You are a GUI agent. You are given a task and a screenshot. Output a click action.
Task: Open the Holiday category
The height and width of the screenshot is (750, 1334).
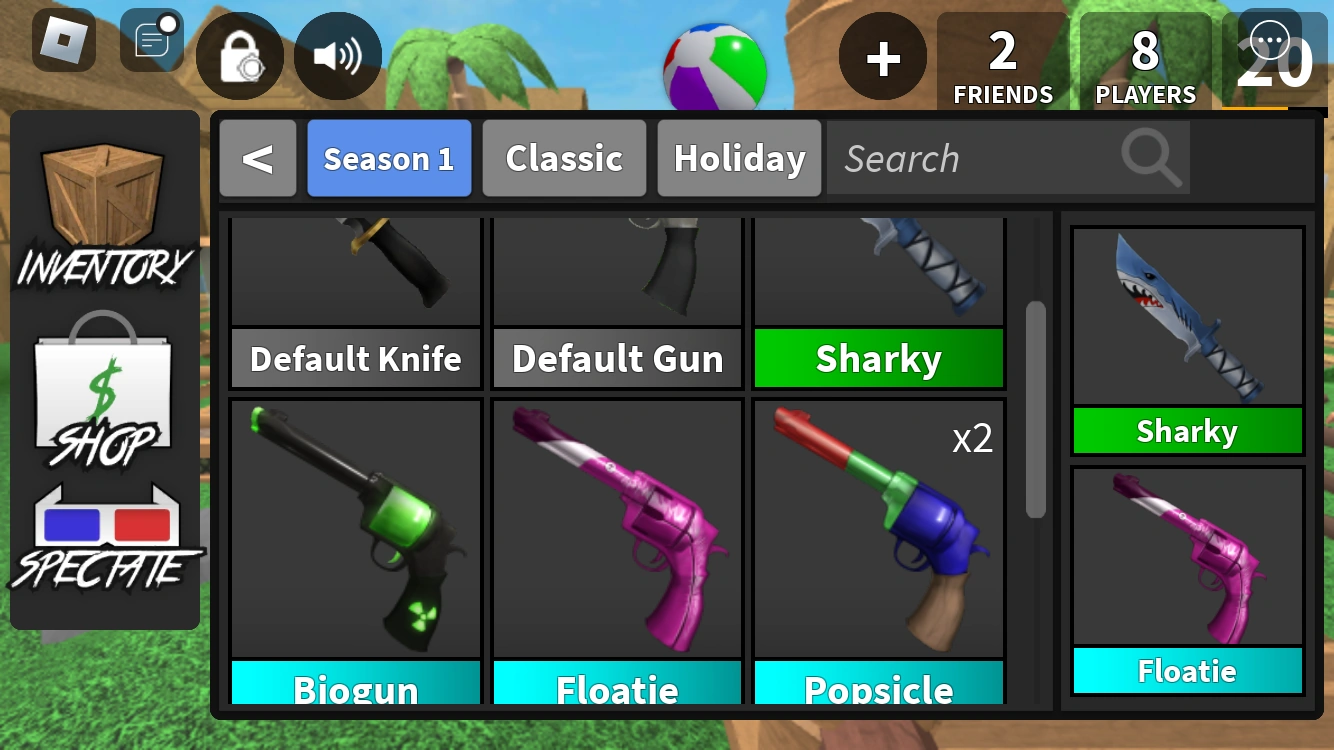pos(739,158)
